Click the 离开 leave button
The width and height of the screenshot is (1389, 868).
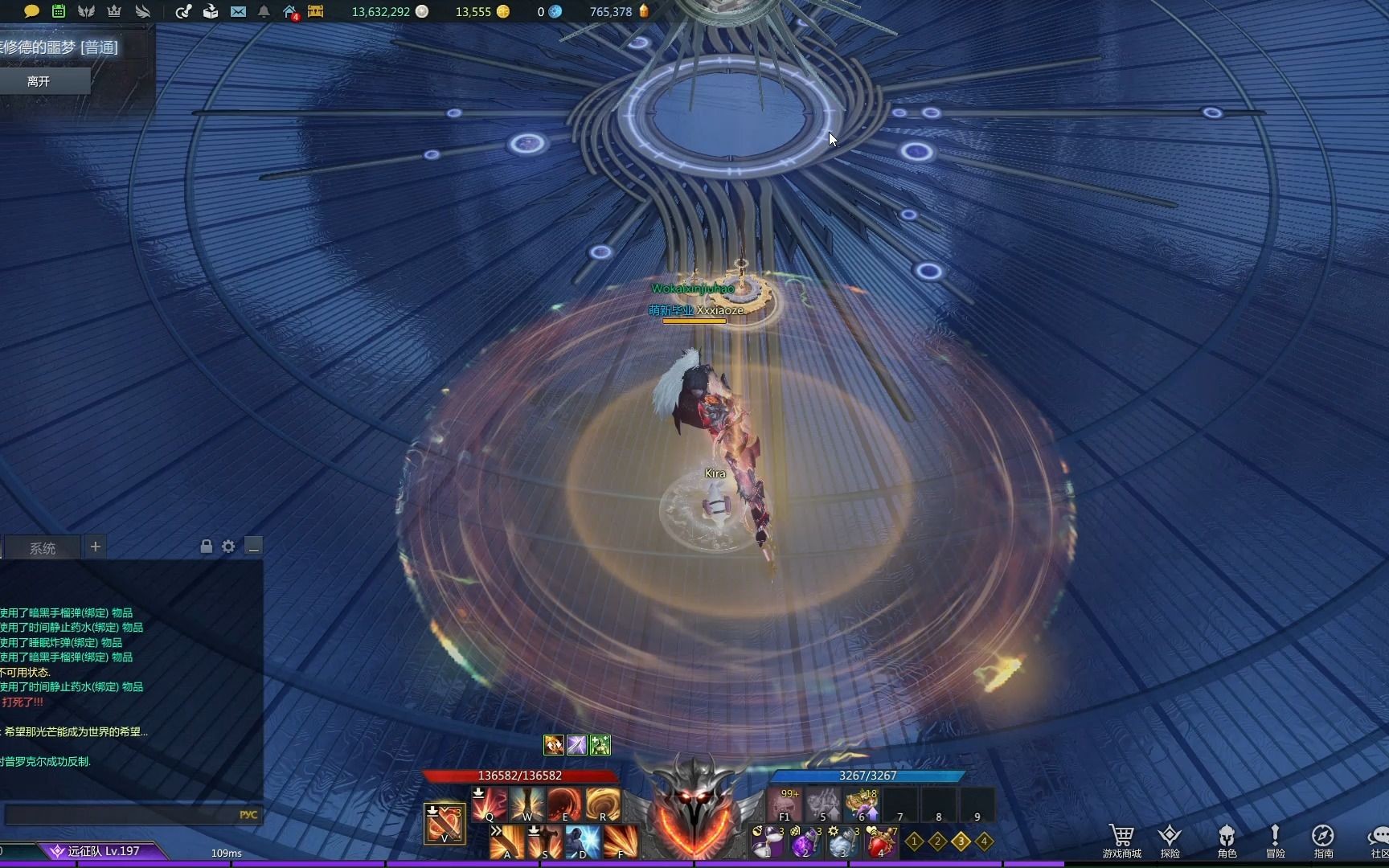tap(39, 81)
